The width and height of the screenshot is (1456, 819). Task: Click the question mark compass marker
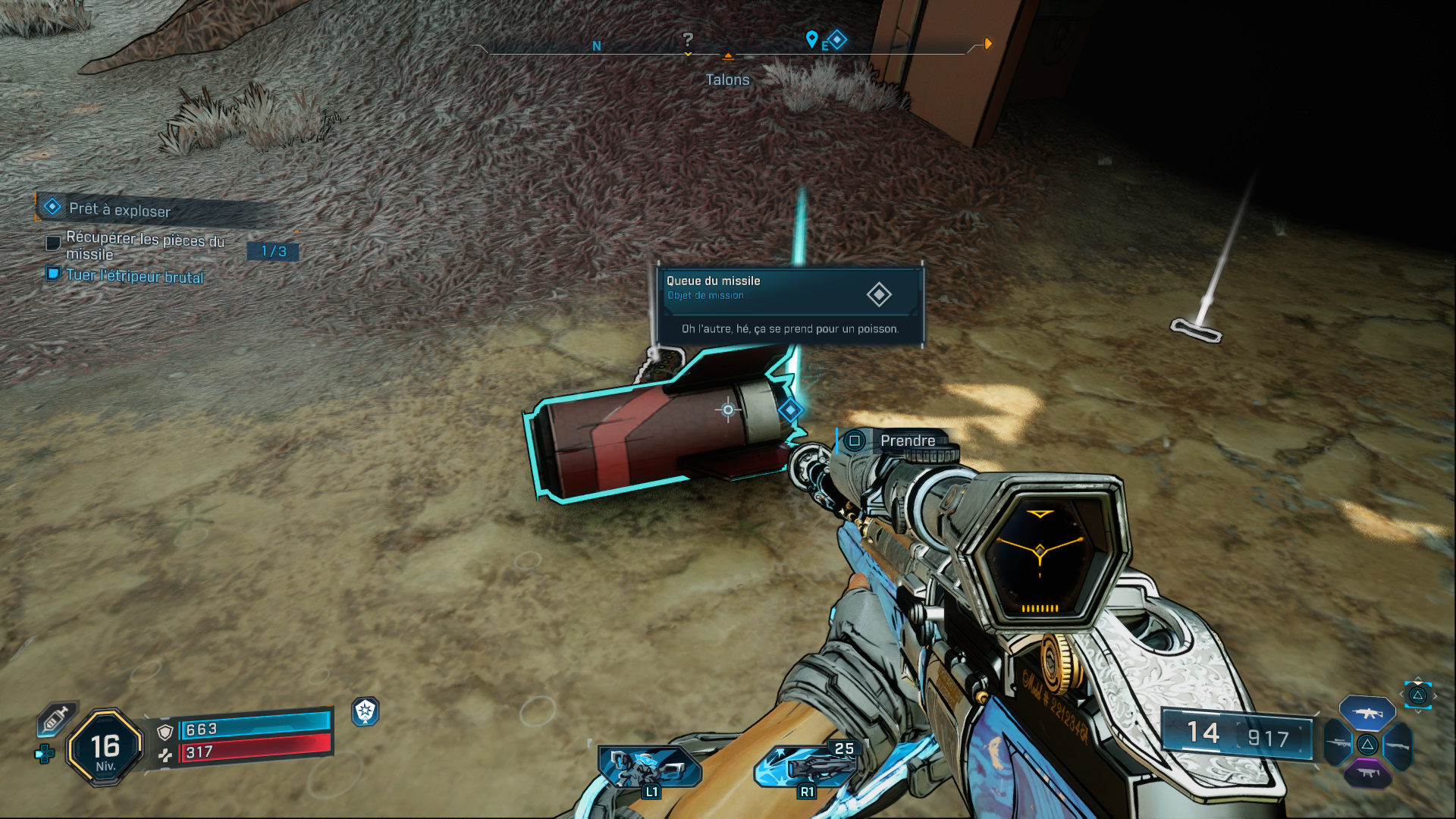(688, 39)
